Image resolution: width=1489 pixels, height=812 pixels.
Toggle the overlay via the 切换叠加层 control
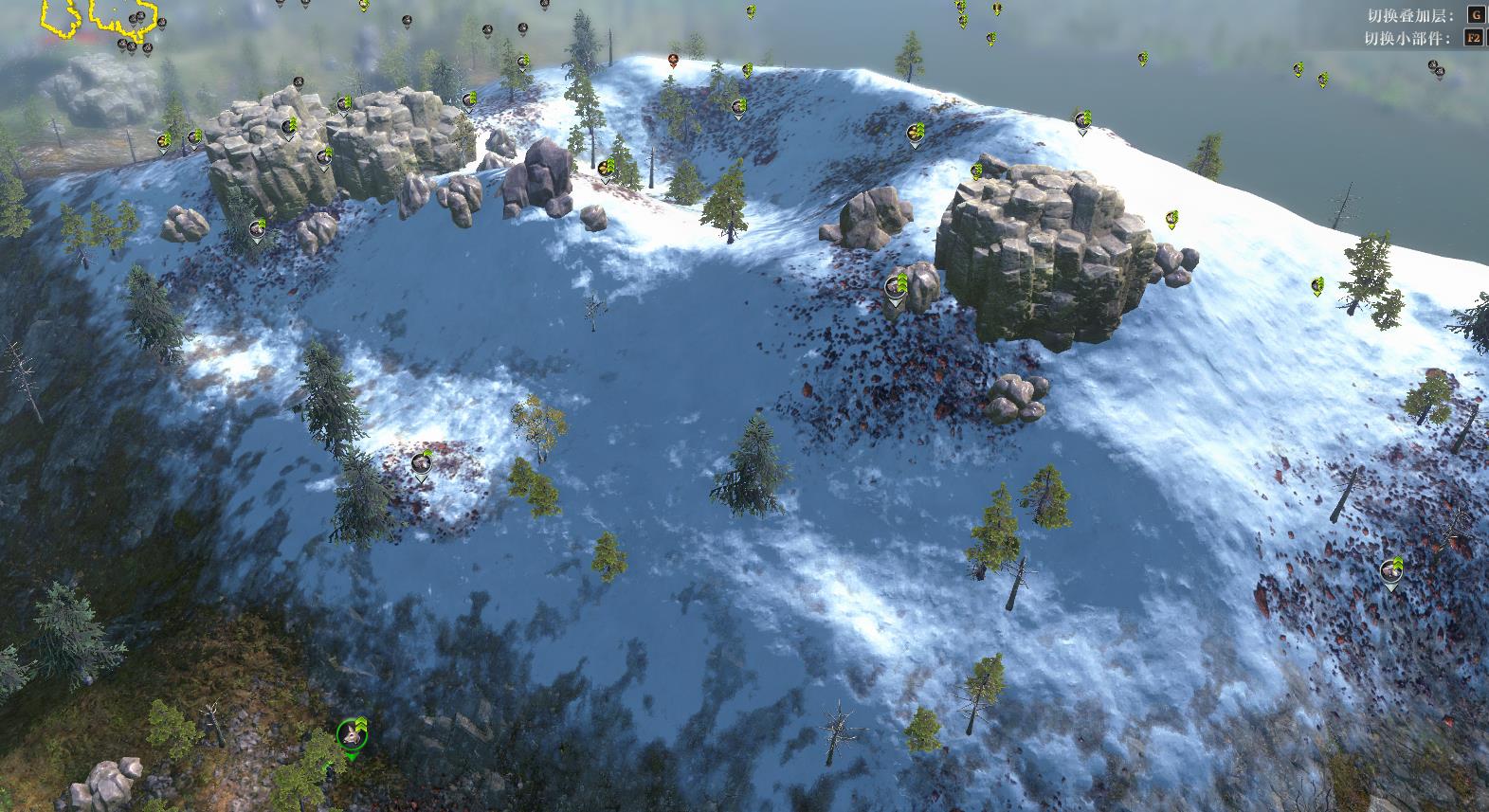(1478, 16)
